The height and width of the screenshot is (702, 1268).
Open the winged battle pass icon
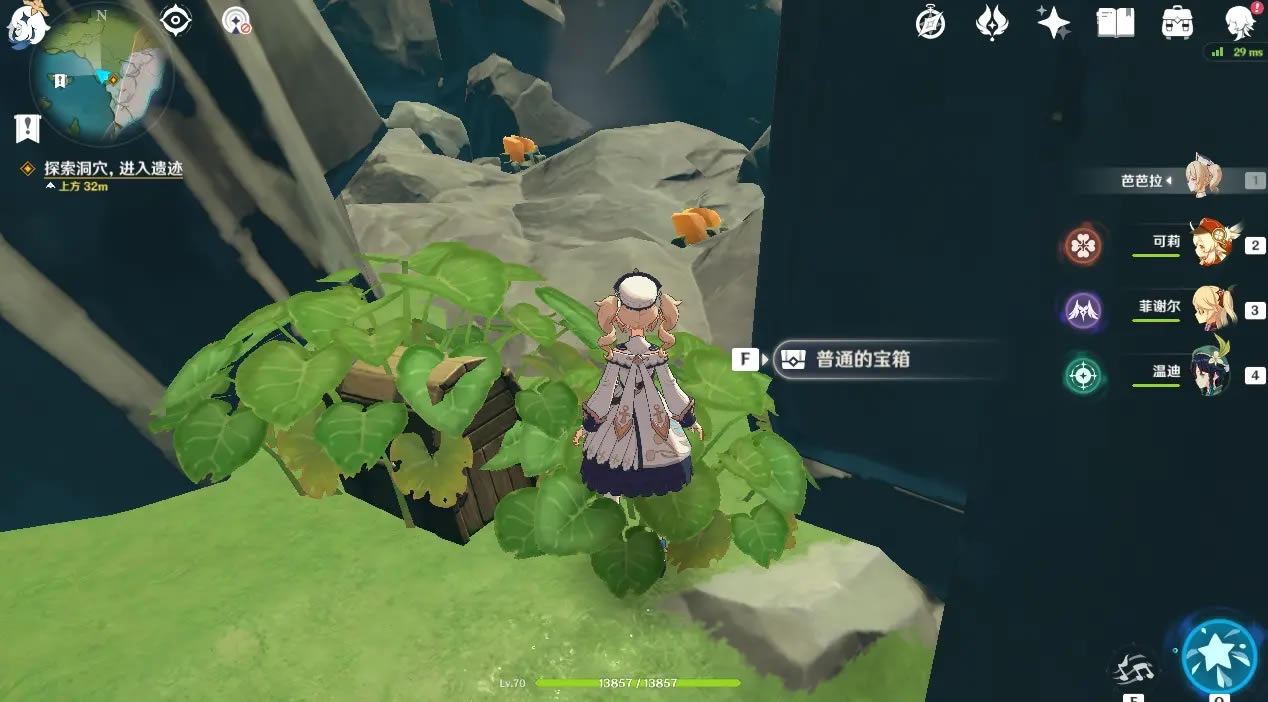tap(992, 23)
